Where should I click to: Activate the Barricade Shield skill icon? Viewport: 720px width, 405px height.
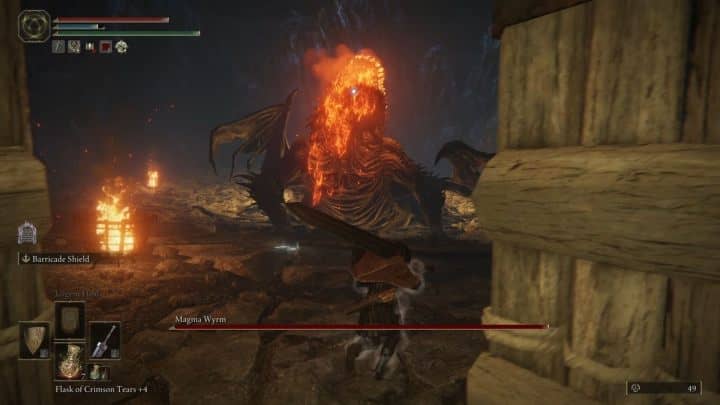tap(28, 234)
